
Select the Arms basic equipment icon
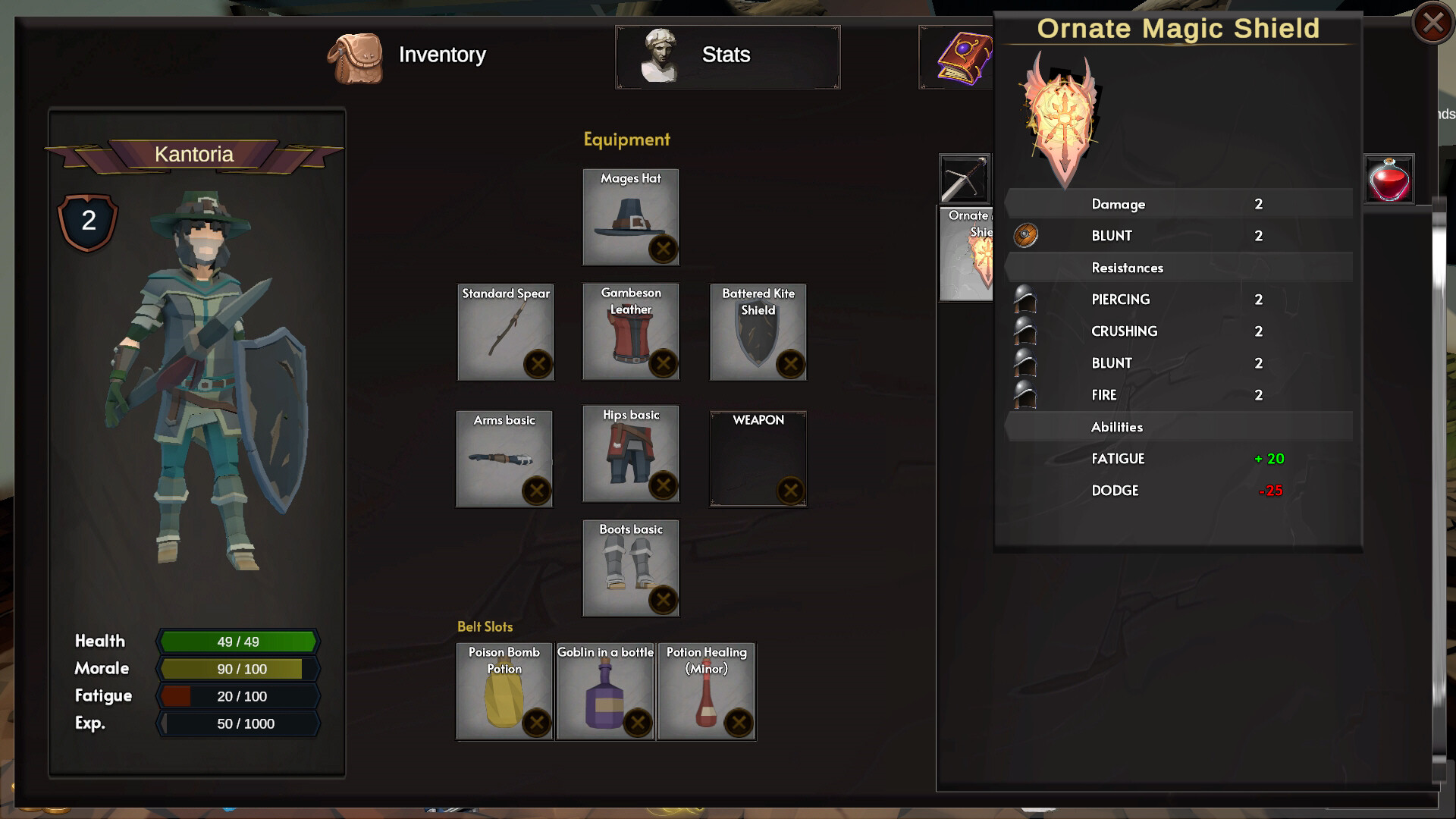click(504, 457)
